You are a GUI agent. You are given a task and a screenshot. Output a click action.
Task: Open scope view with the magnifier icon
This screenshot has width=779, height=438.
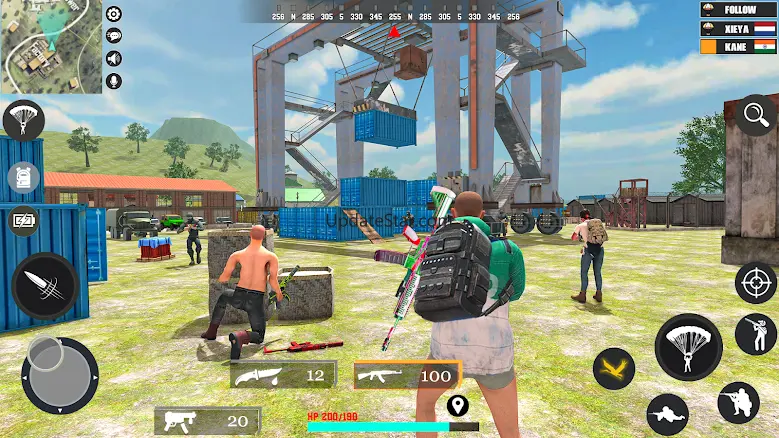click(x=756, y=115)
